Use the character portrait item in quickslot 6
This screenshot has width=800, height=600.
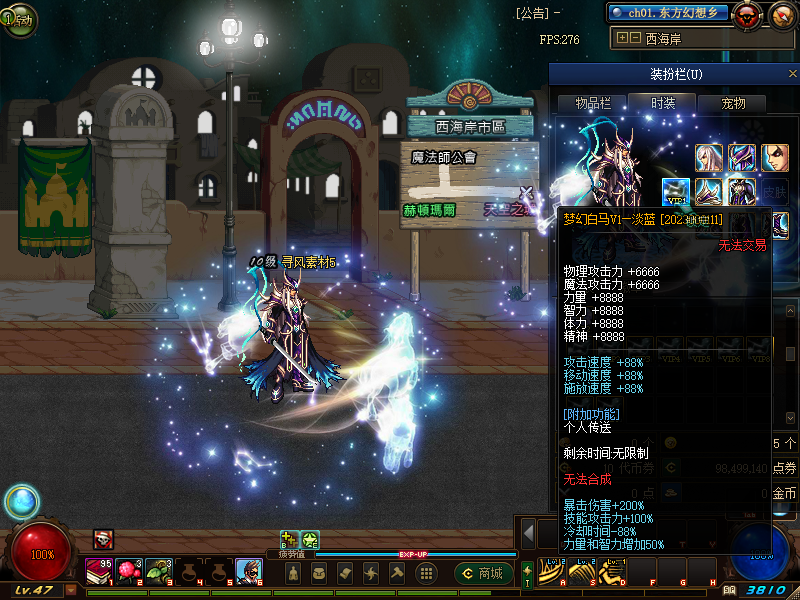(x=249, y=571)
